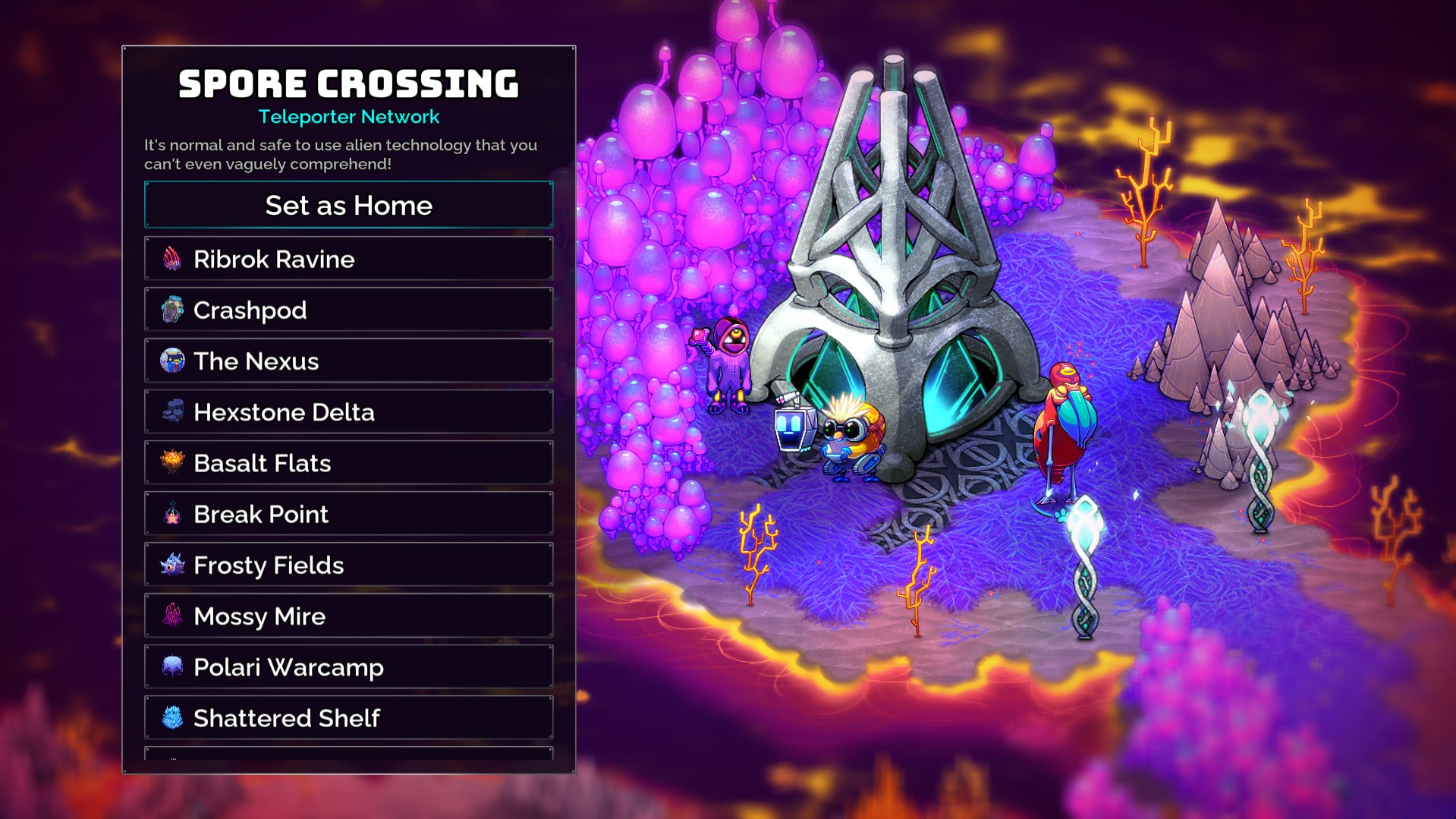Click the Crashpod location icon

173,310
